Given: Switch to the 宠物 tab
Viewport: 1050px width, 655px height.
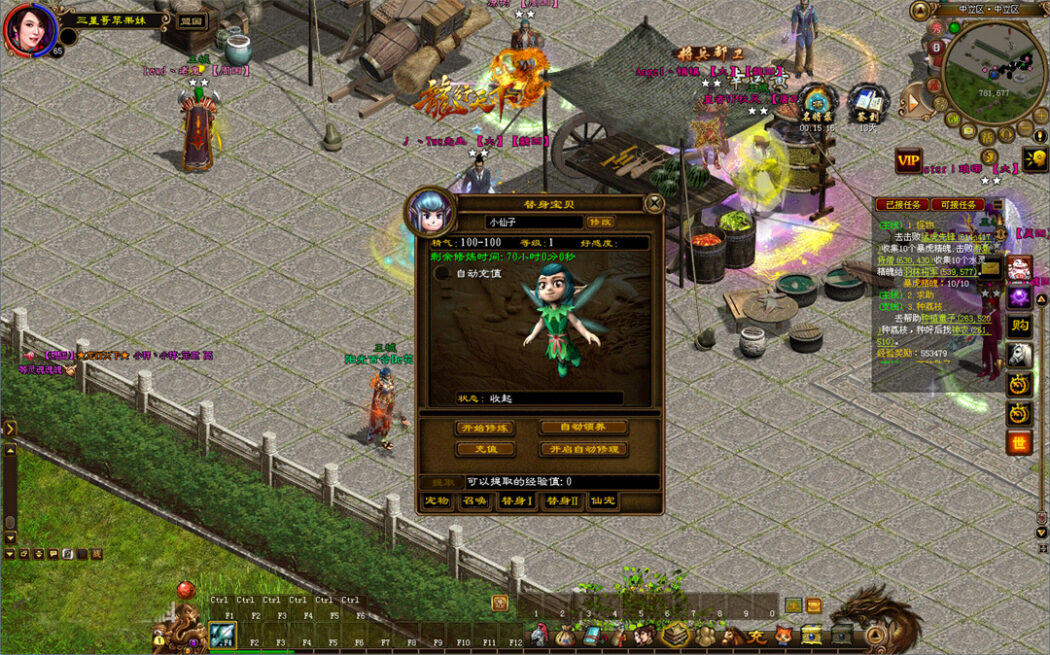Looking at the screenshot, I should 436,501.
